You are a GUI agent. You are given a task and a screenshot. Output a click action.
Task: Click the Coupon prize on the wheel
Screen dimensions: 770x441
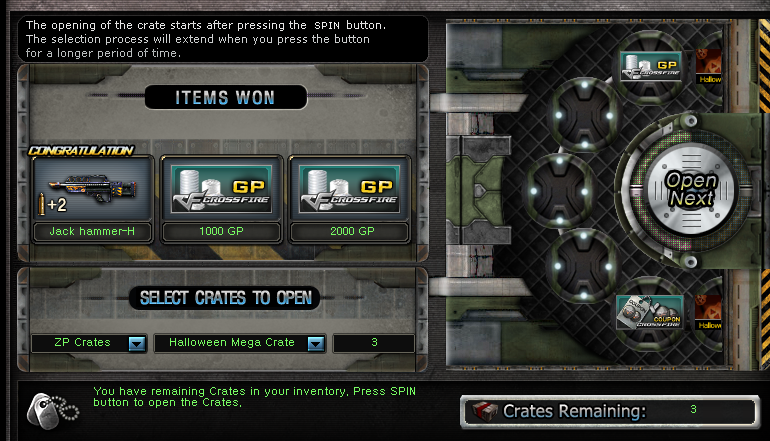tap(650, 312)
